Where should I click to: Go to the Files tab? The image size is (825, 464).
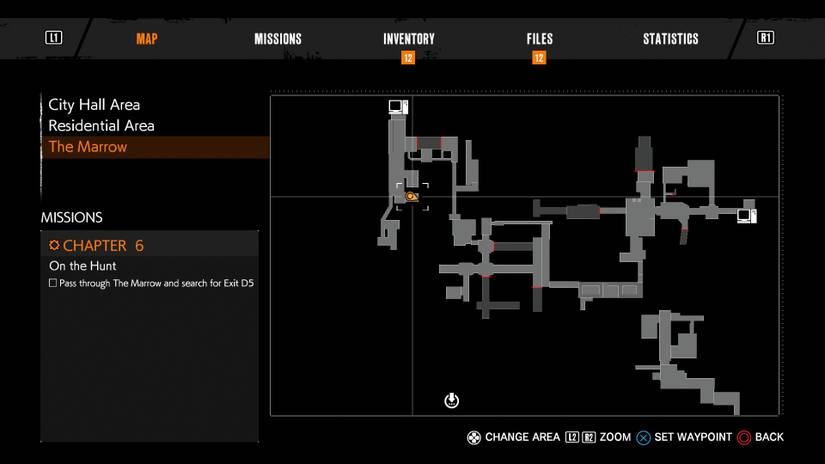(539, 39)
